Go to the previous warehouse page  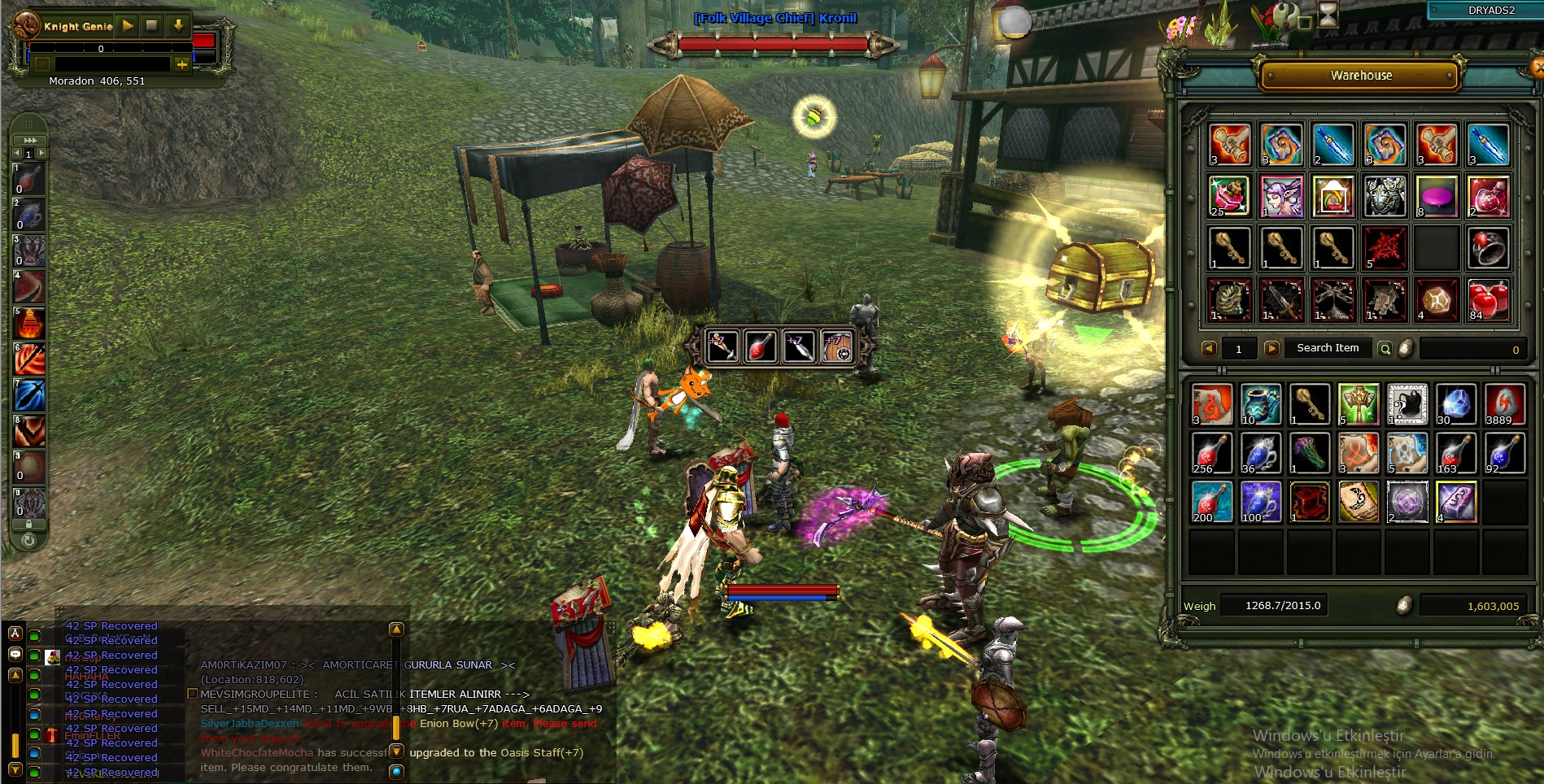1209,349
